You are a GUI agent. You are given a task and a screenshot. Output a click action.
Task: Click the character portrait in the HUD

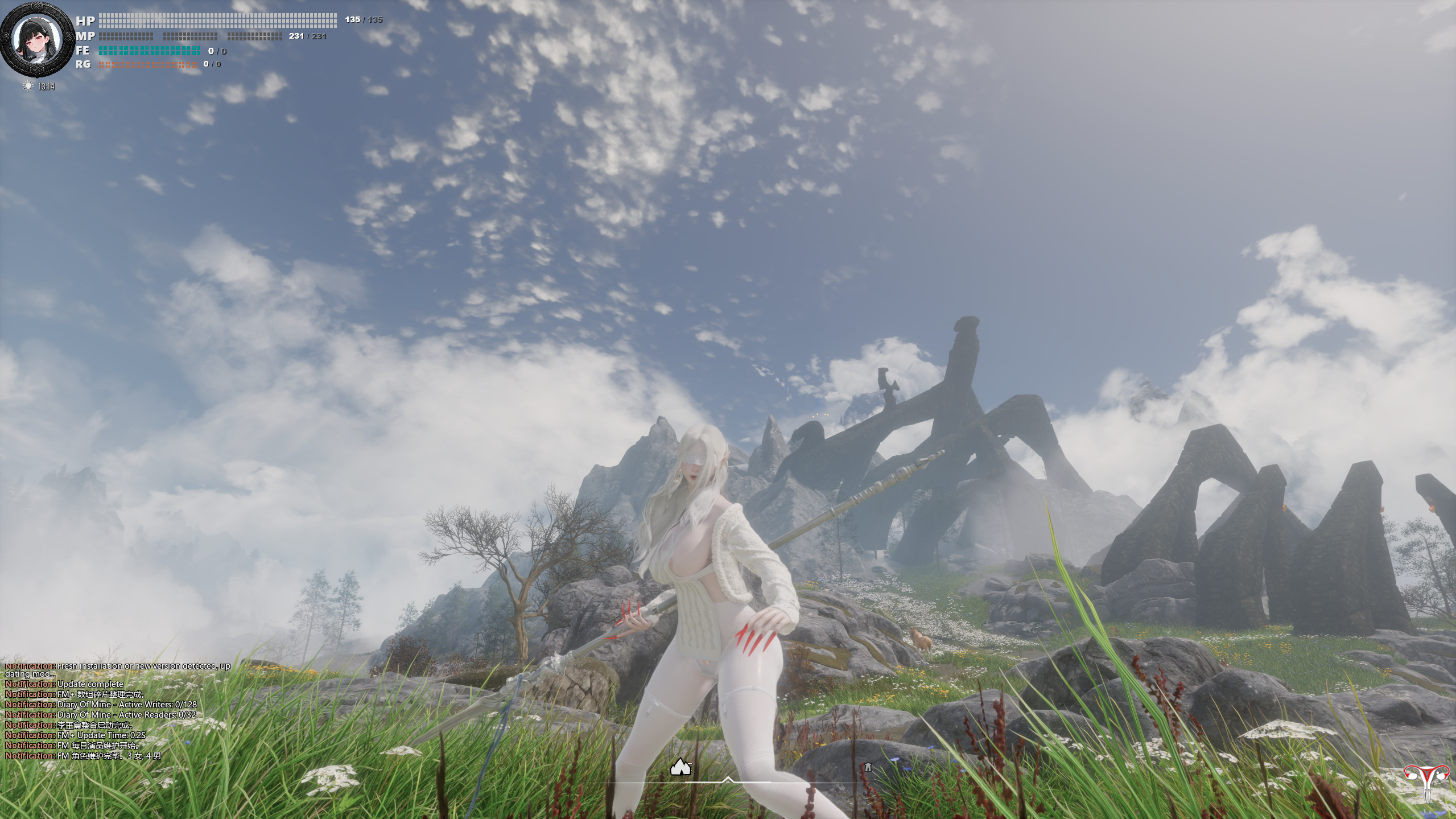coord(37,39)
